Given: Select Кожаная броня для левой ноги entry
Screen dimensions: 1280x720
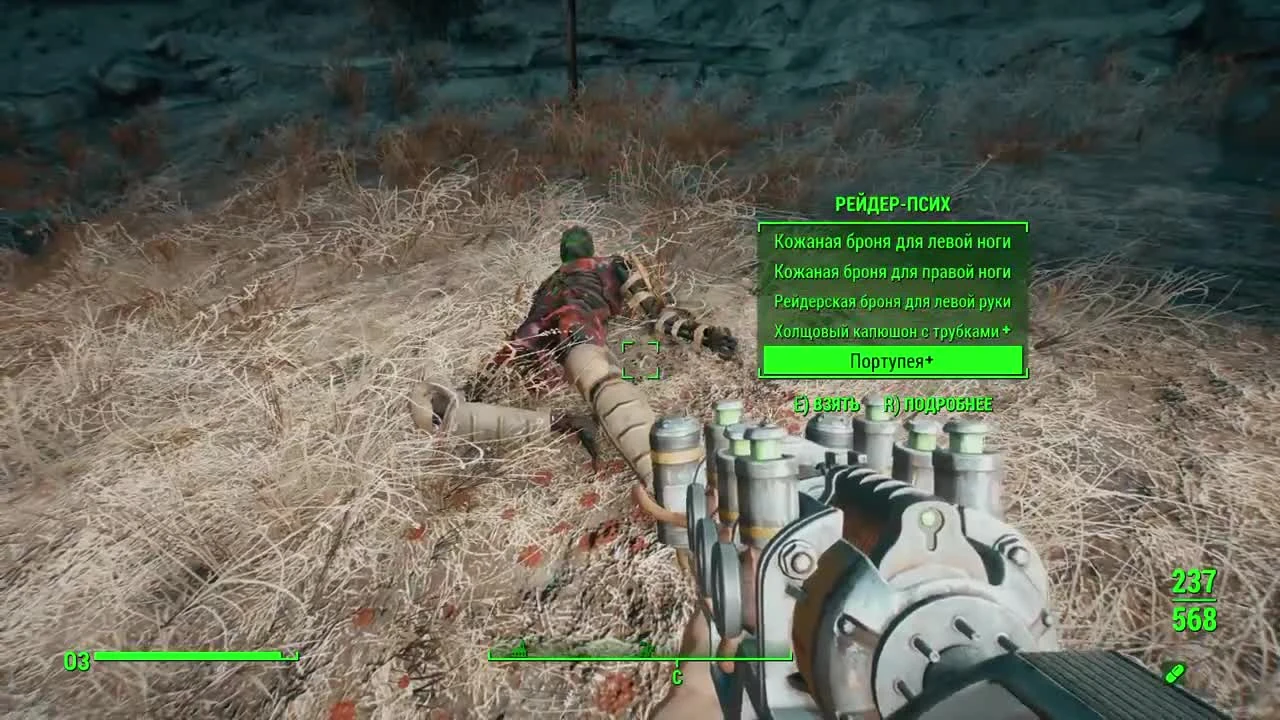Looking at the screenshot, I should coord(892,242).
